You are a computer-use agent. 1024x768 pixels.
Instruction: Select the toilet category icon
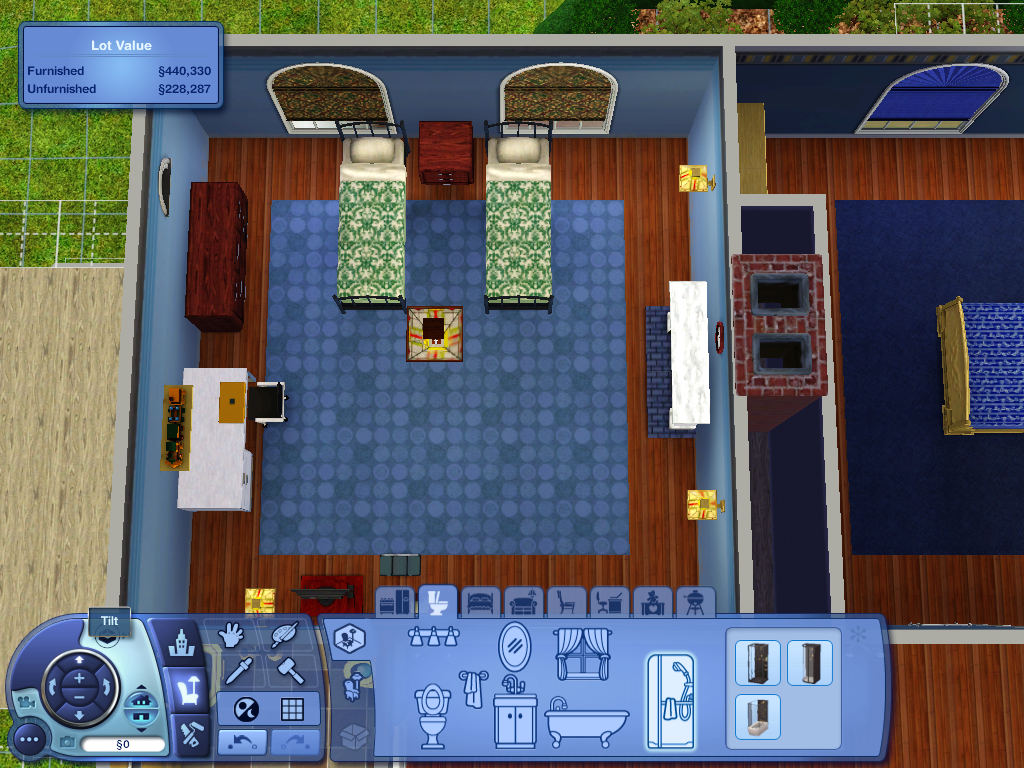coord(432,714)
